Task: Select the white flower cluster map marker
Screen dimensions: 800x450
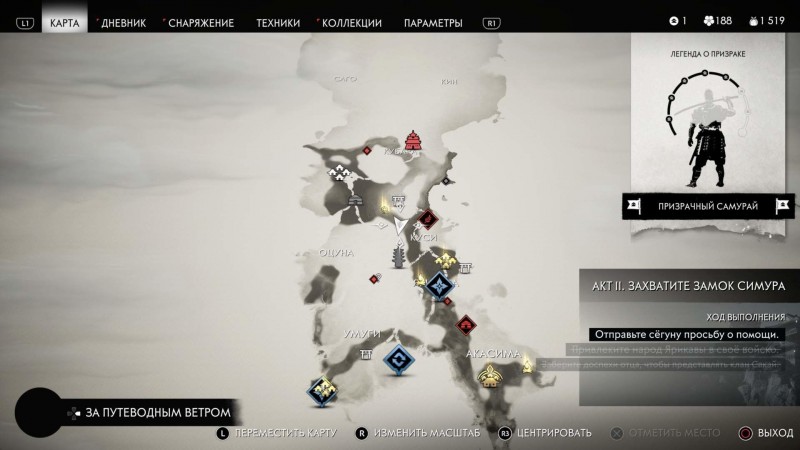Action: (345, 173)
